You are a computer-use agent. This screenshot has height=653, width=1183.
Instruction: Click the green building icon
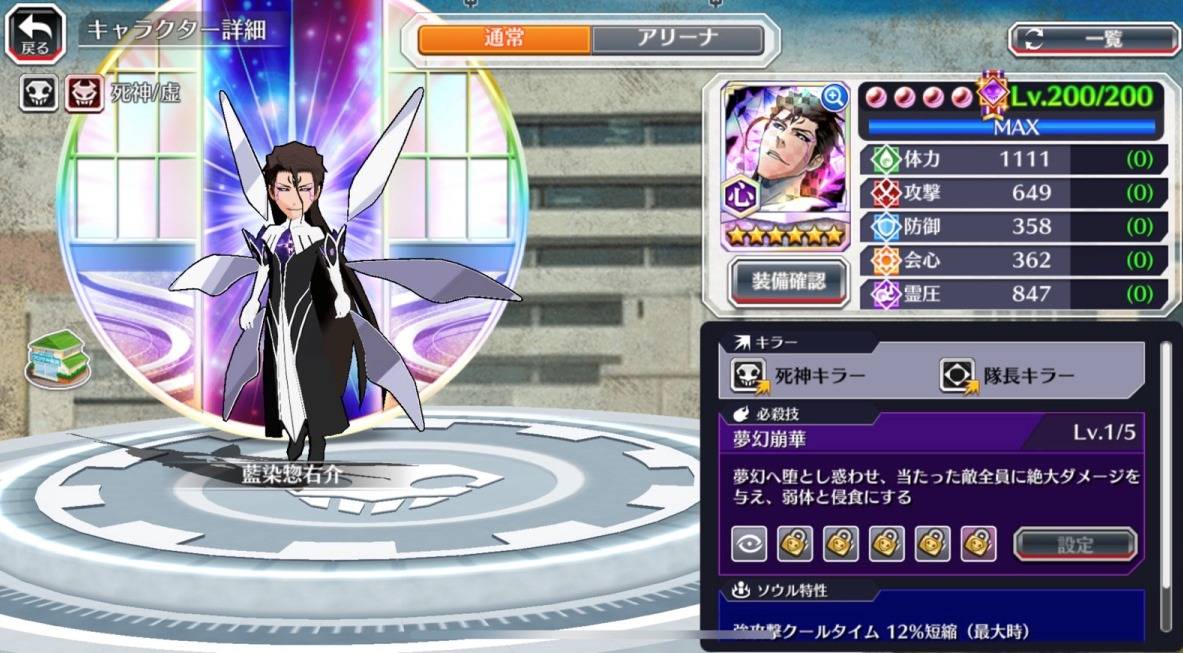(58, 358)
